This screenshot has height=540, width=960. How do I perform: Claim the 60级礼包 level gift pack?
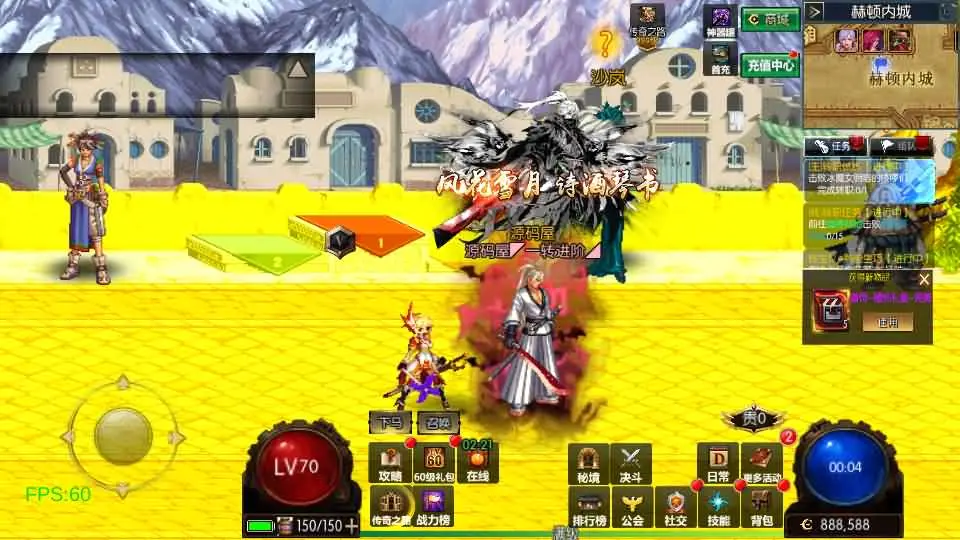[434, 463]
